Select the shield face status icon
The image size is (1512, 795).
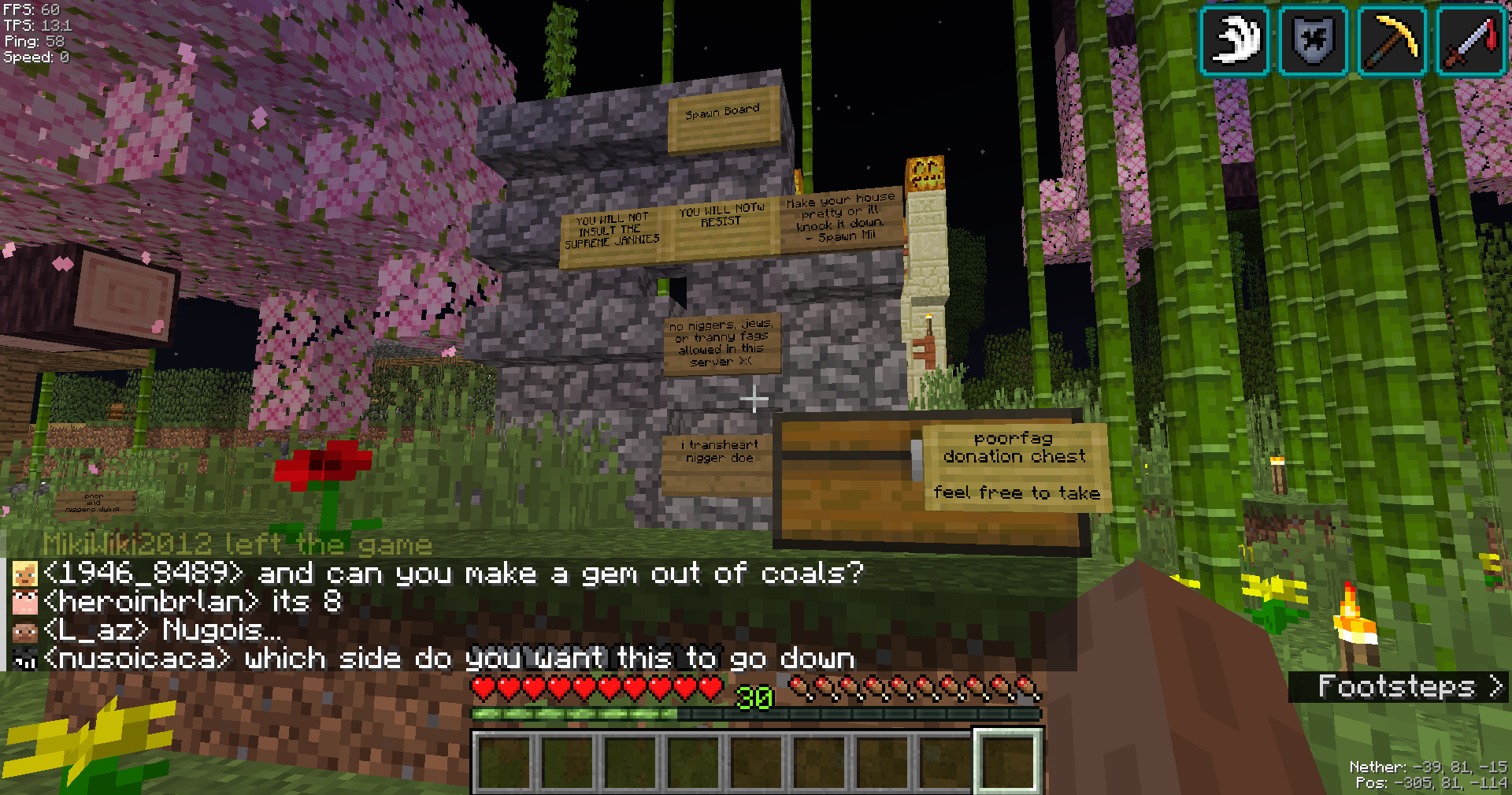1313,40
